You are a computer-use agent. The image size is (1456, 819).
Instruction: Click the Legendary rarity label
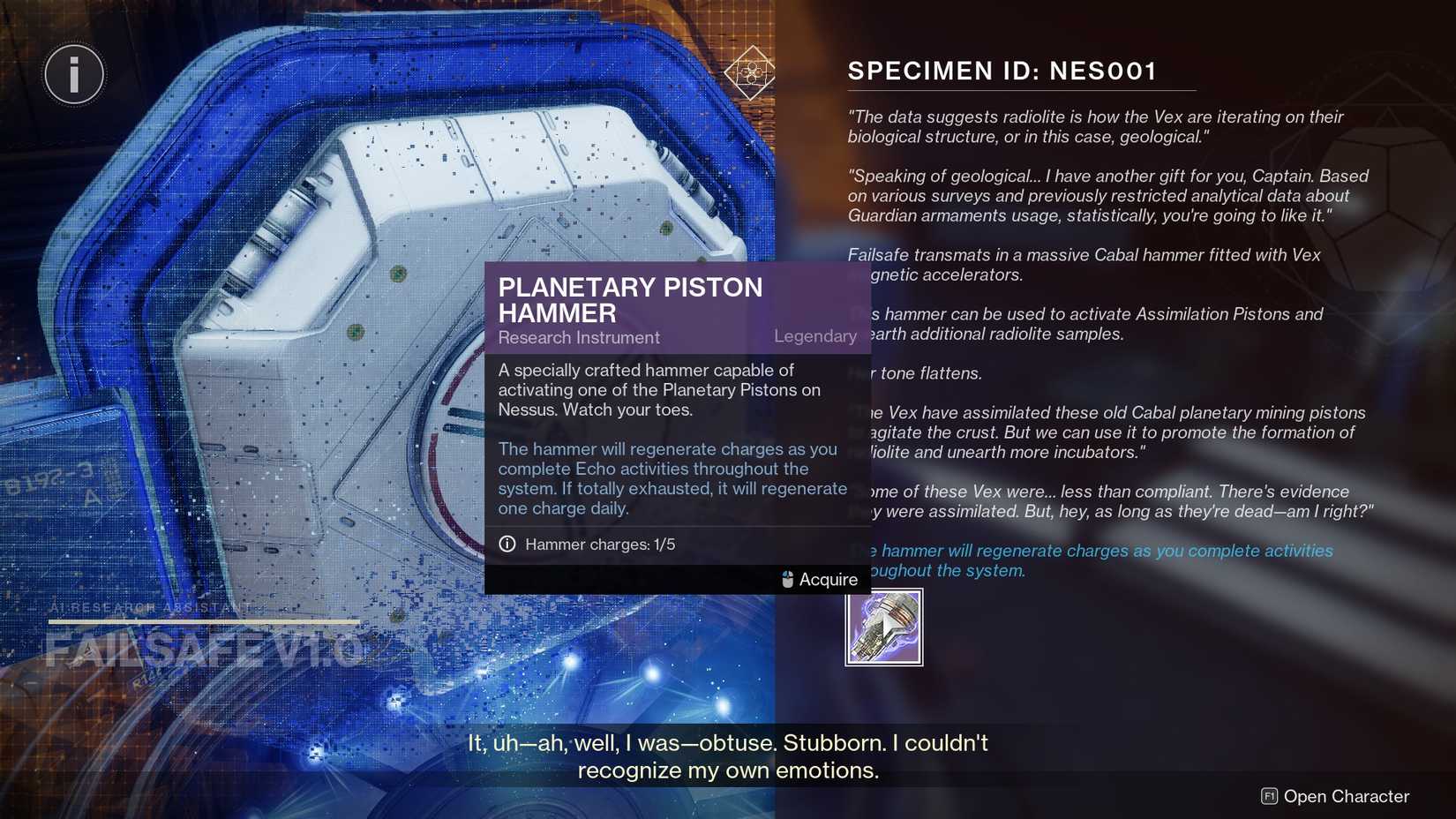point(814,336)
